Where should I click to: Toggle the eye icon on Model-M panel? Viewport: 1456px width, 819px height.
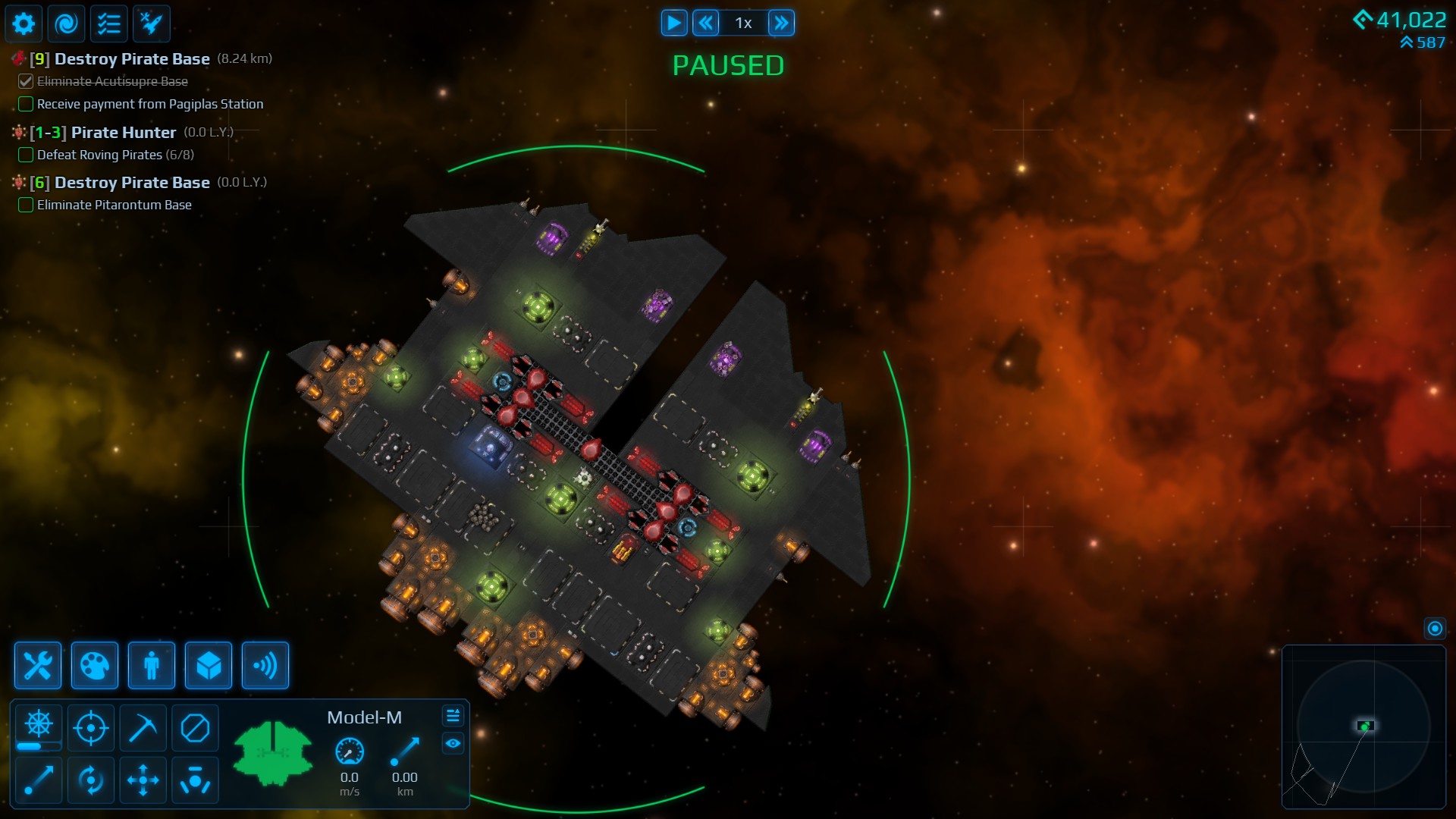tap(453, 743)
